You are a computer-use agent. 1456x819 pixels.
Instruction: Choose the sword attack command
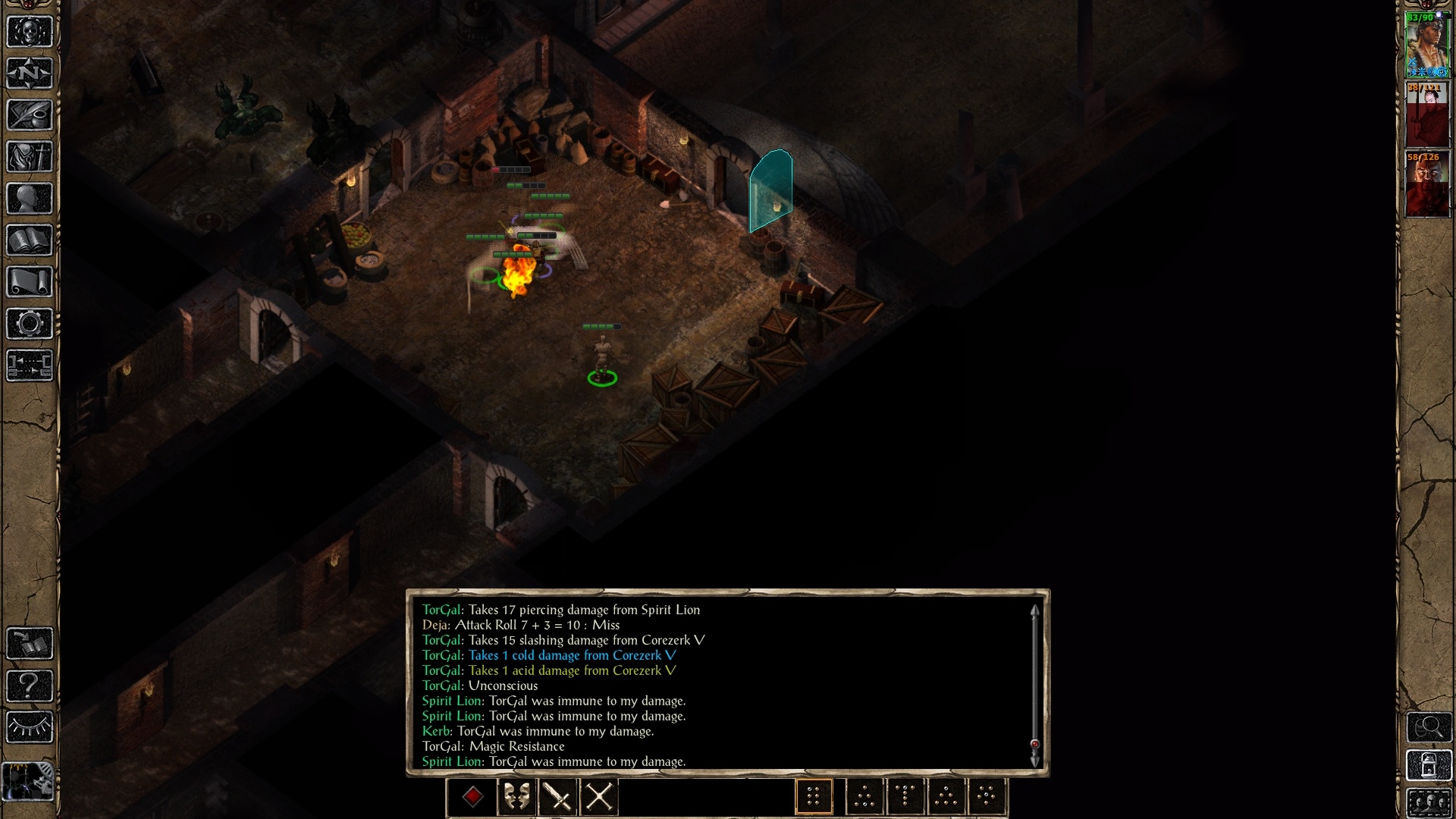click(x=558, y=797)
